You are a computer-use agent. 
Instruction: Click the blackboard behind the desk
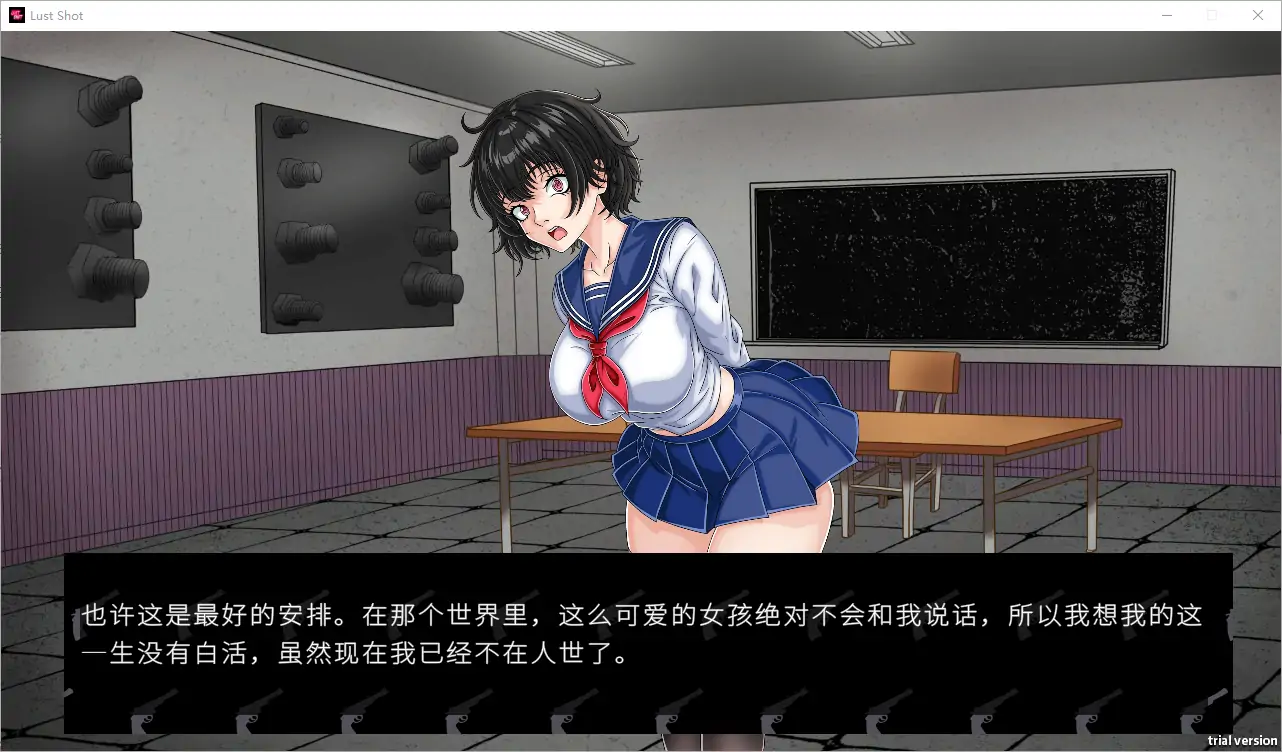[960, 255]
